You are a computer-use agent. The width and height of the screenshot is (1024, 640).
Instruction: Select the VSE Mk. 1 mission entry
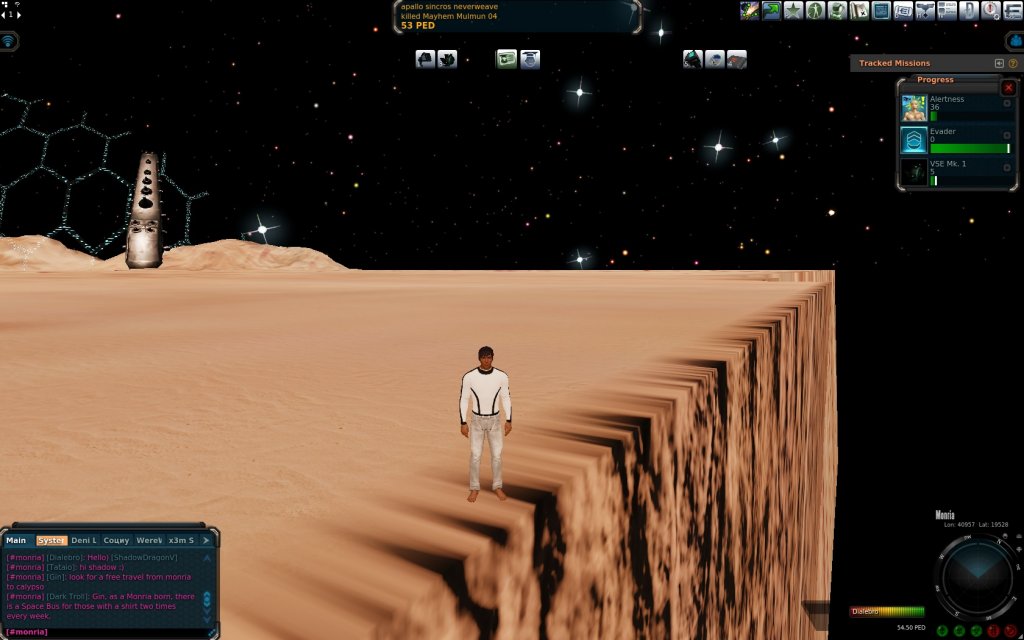[955, 172]
